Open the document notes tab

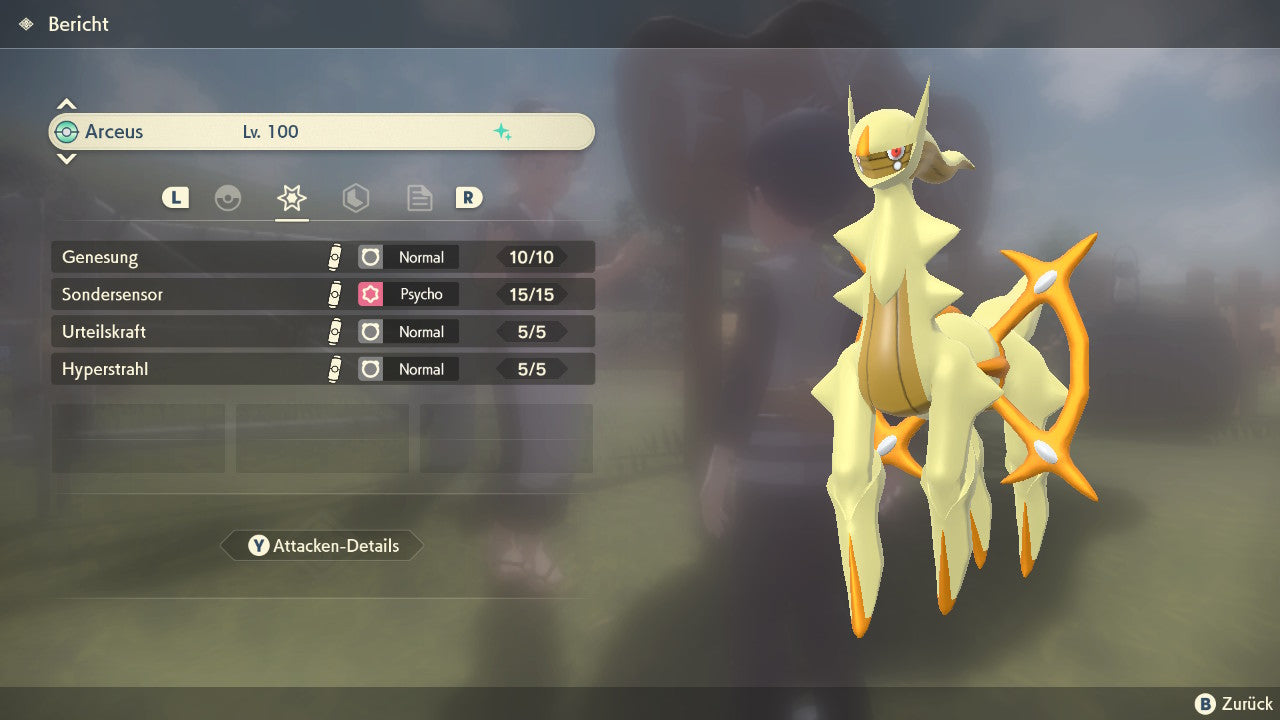[419, 198]
